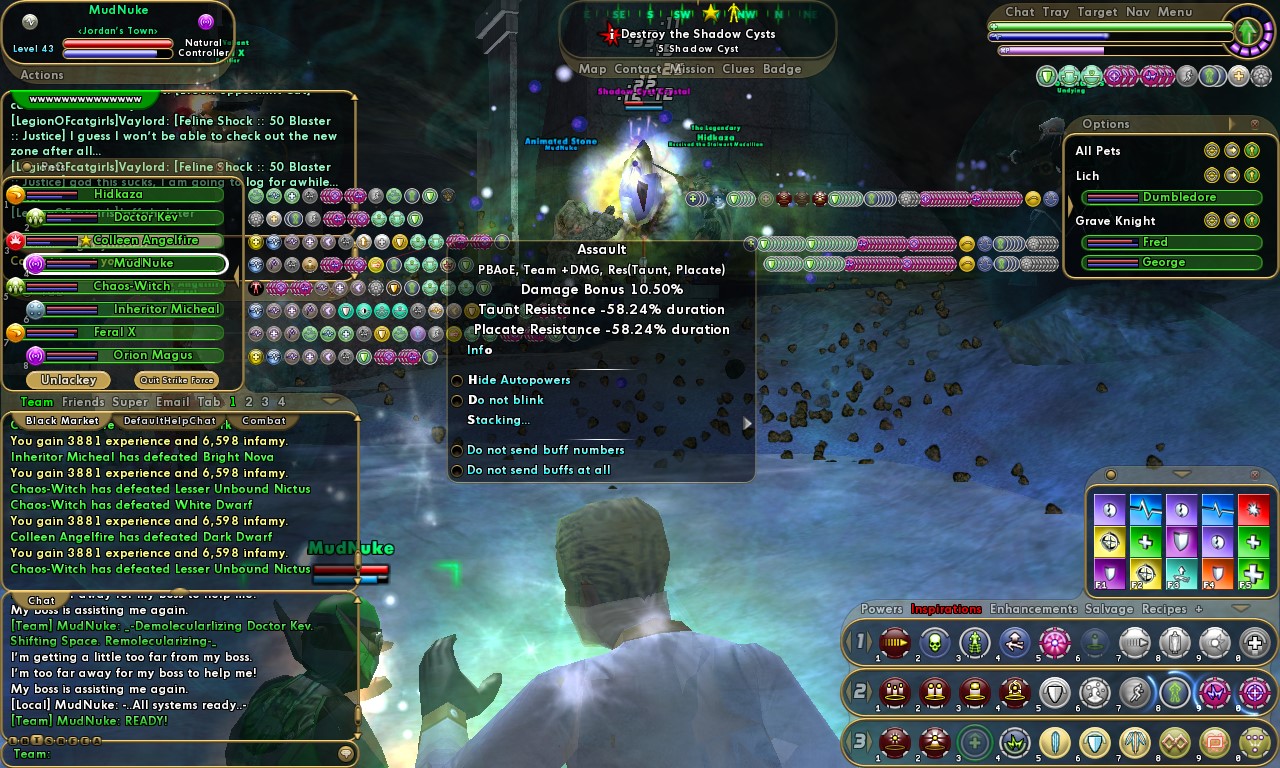
Task: Open the Actions menu under MudNuke
Action: coord(42,75)
